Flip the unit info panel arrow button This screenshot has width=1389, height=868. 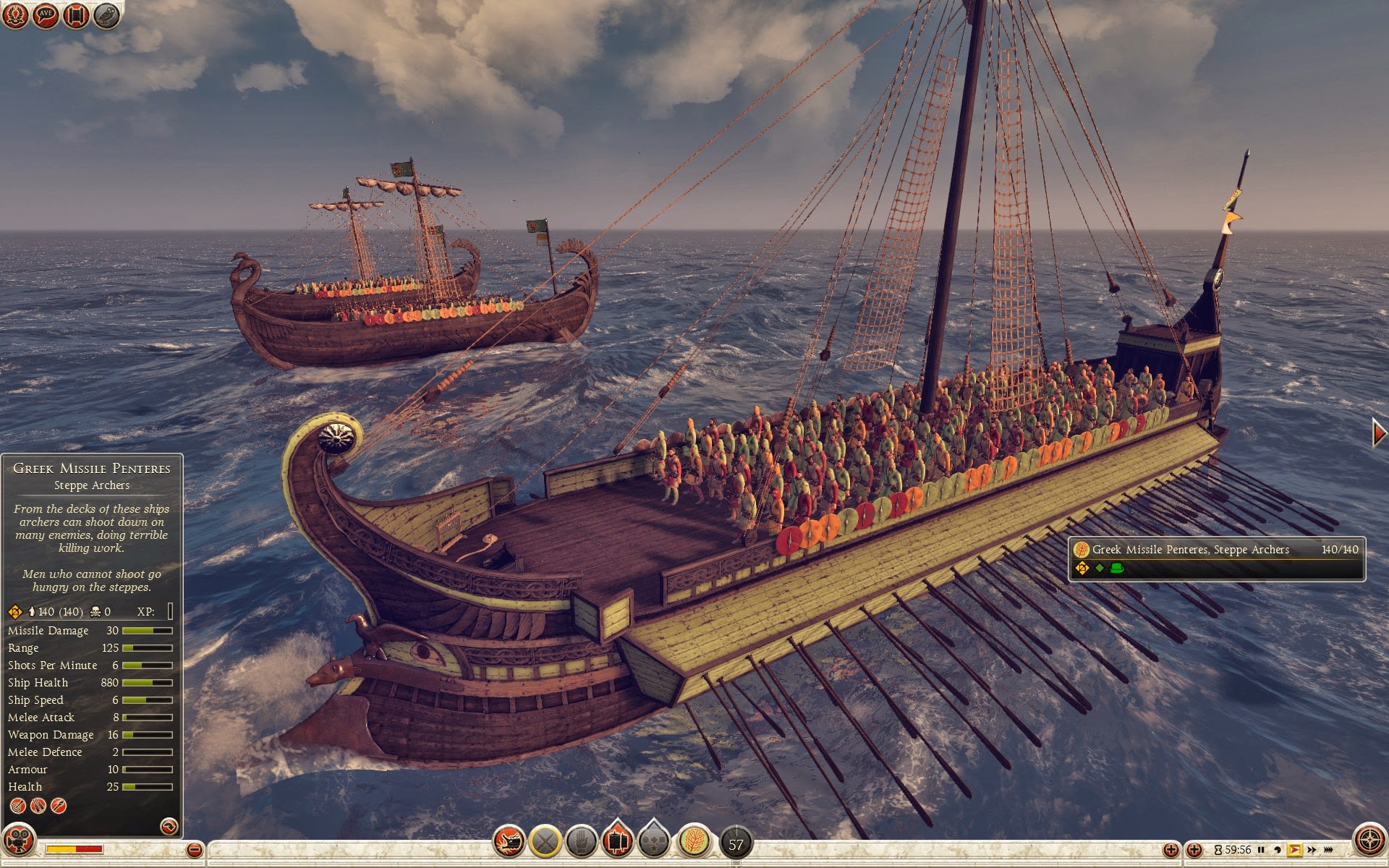(x=169, y=826)
